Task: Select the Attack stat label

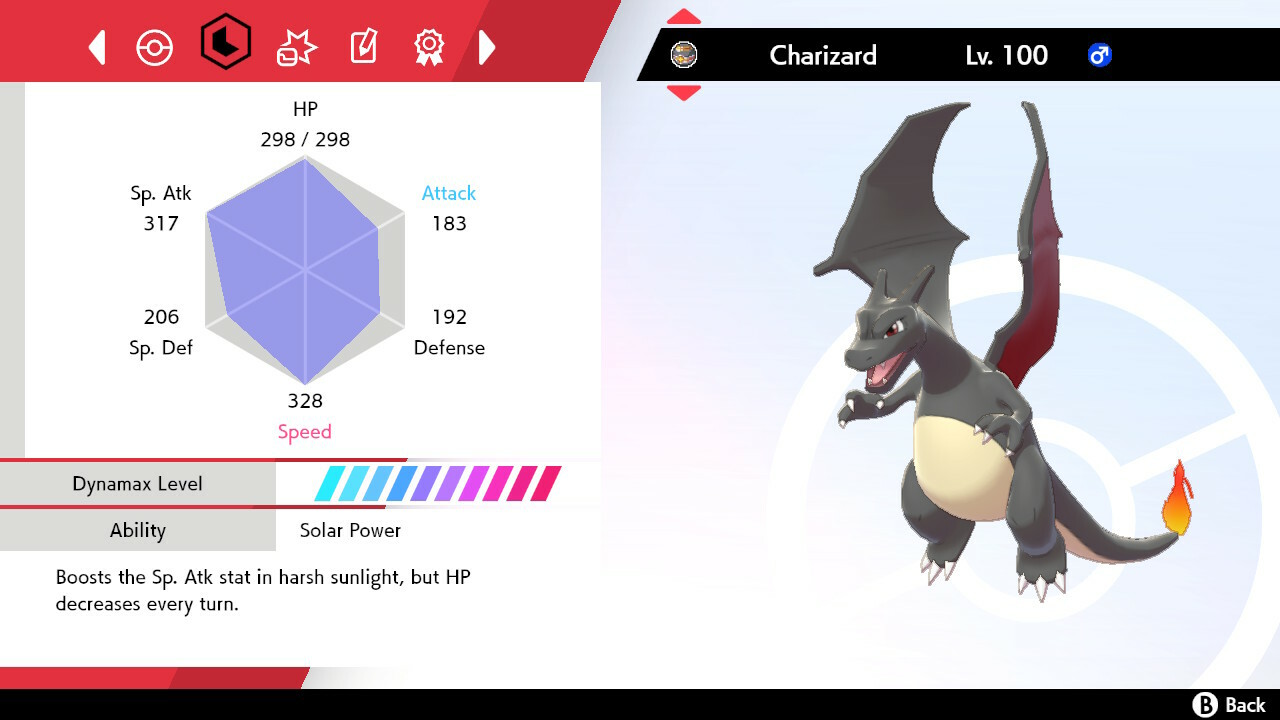Action: click(448, 193)
